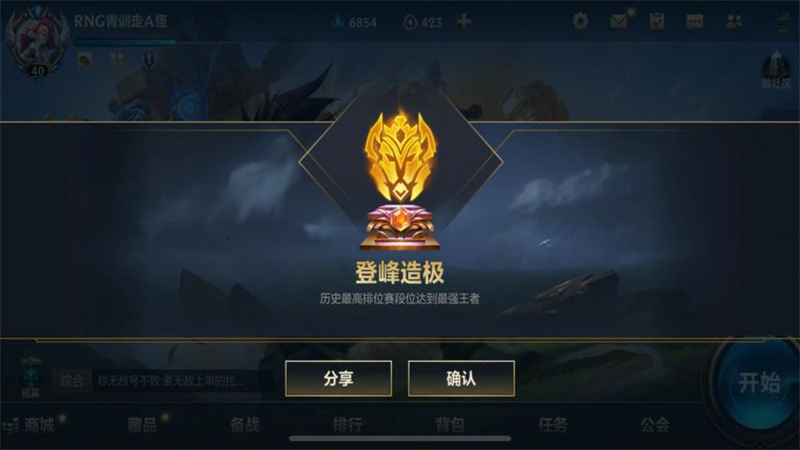
Task: Open the 商城 store tab
Action: coord(40,425)
